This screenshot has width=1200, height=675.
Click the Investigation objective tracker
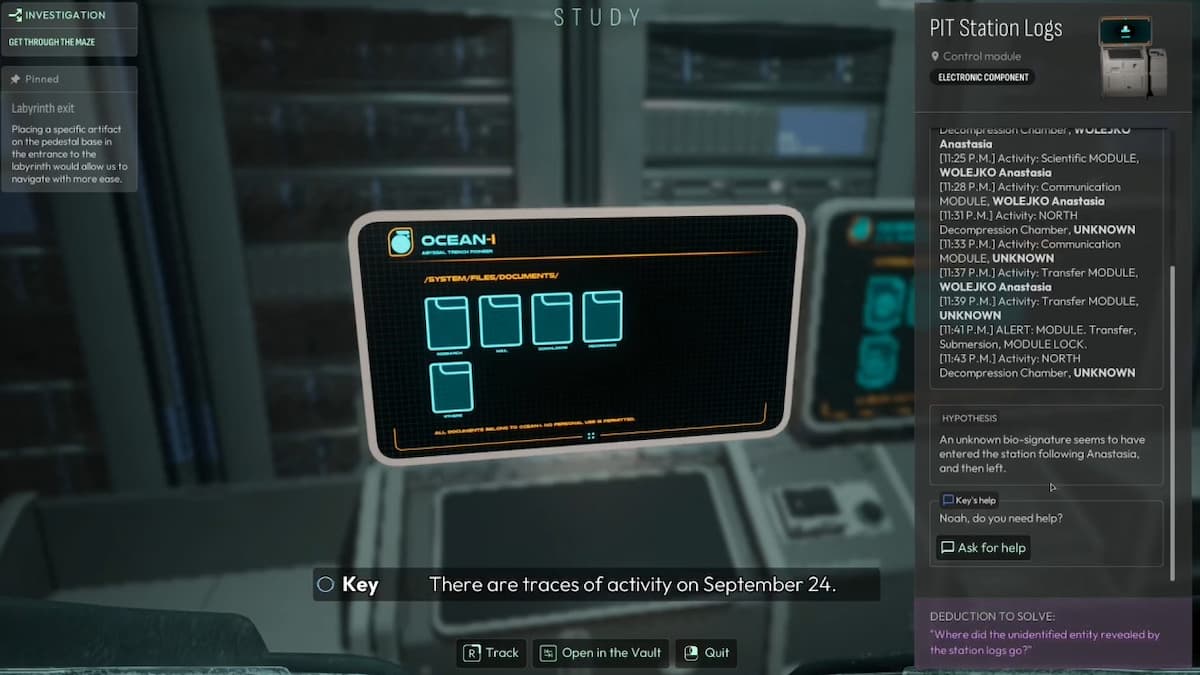[x=70, y=28]
